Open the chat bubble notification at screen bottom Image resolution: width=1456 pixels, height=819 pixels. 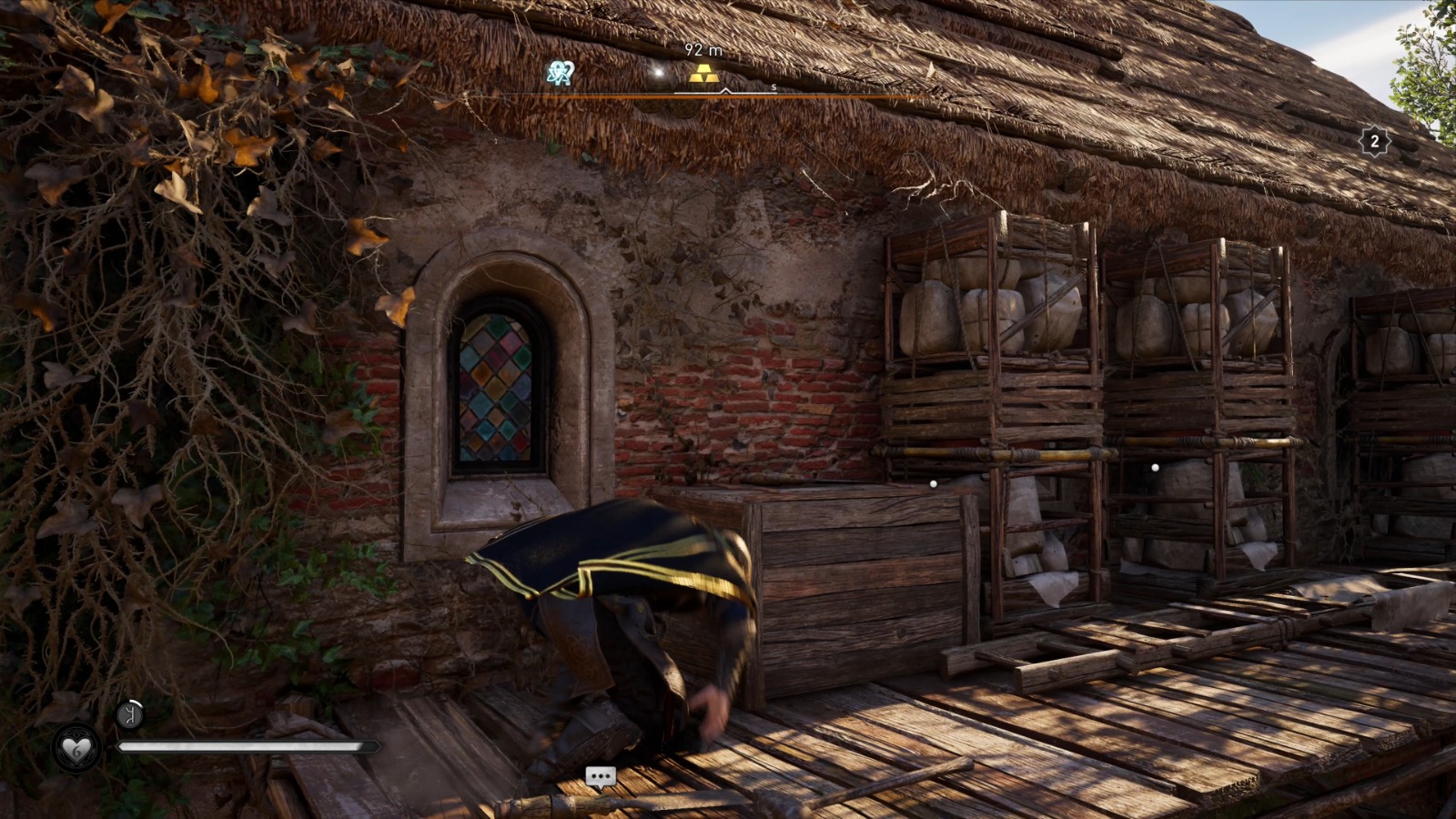601,776
